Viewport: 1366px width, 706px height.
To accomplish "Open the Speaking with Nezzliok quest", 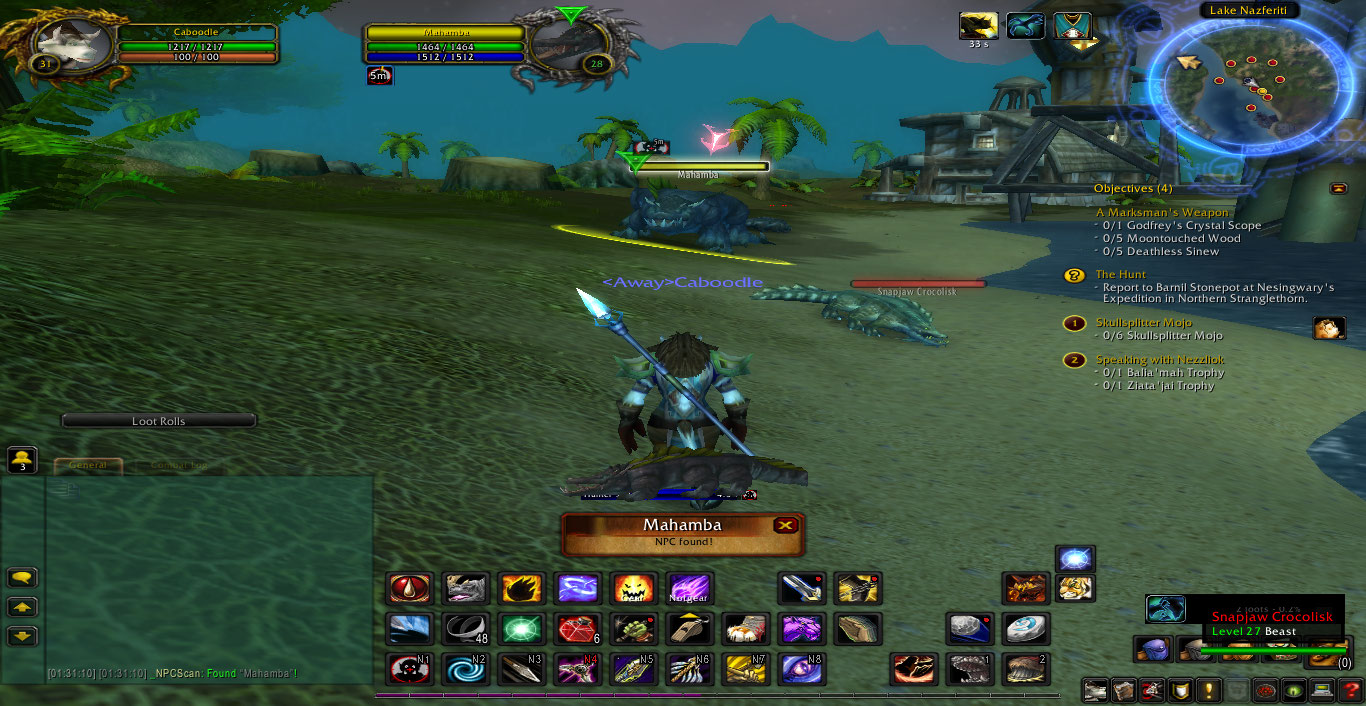I will click(1159, 359).
